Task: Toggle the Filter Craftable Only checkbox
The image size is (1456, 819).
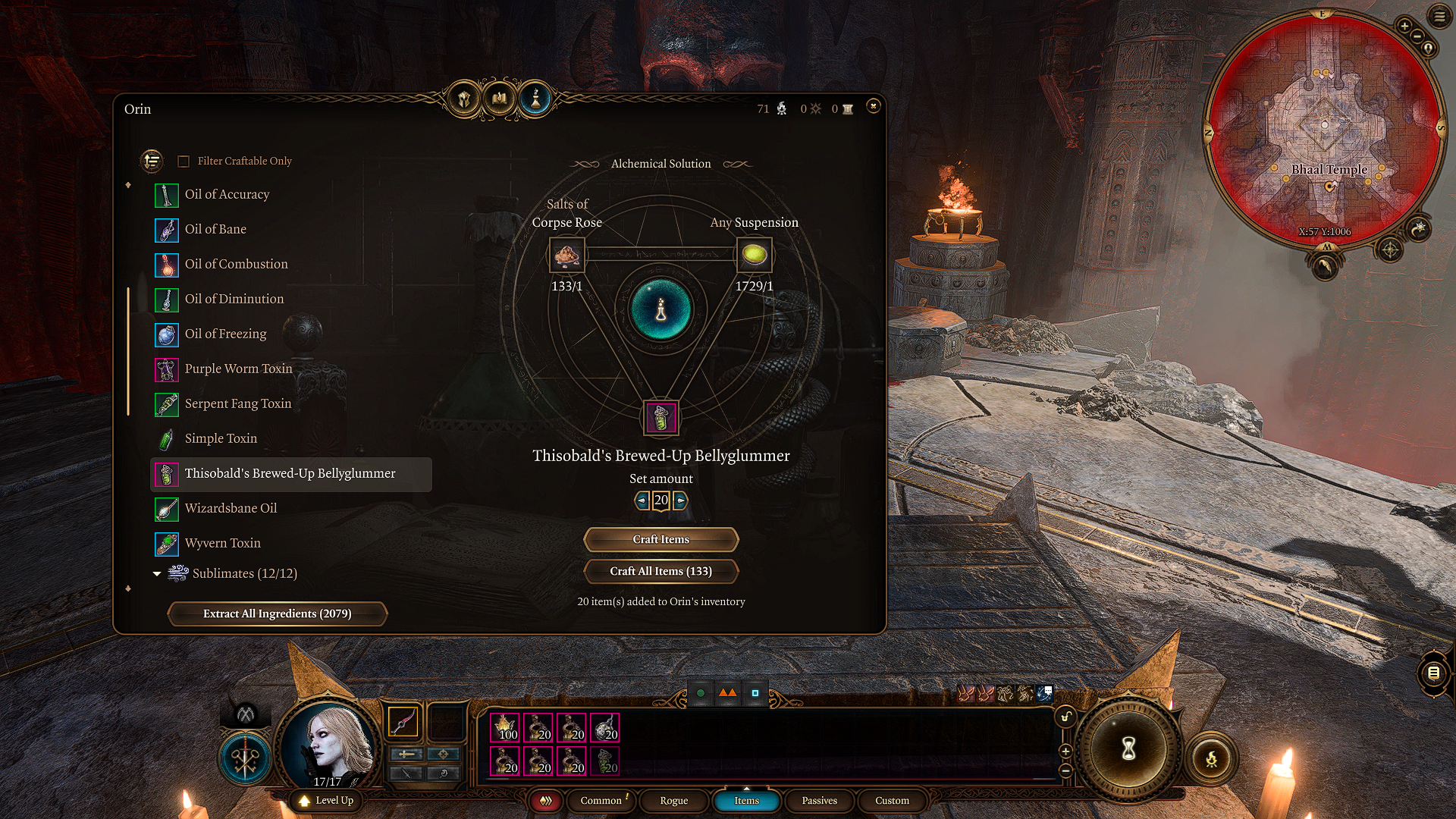Action: tap(184, 162)
